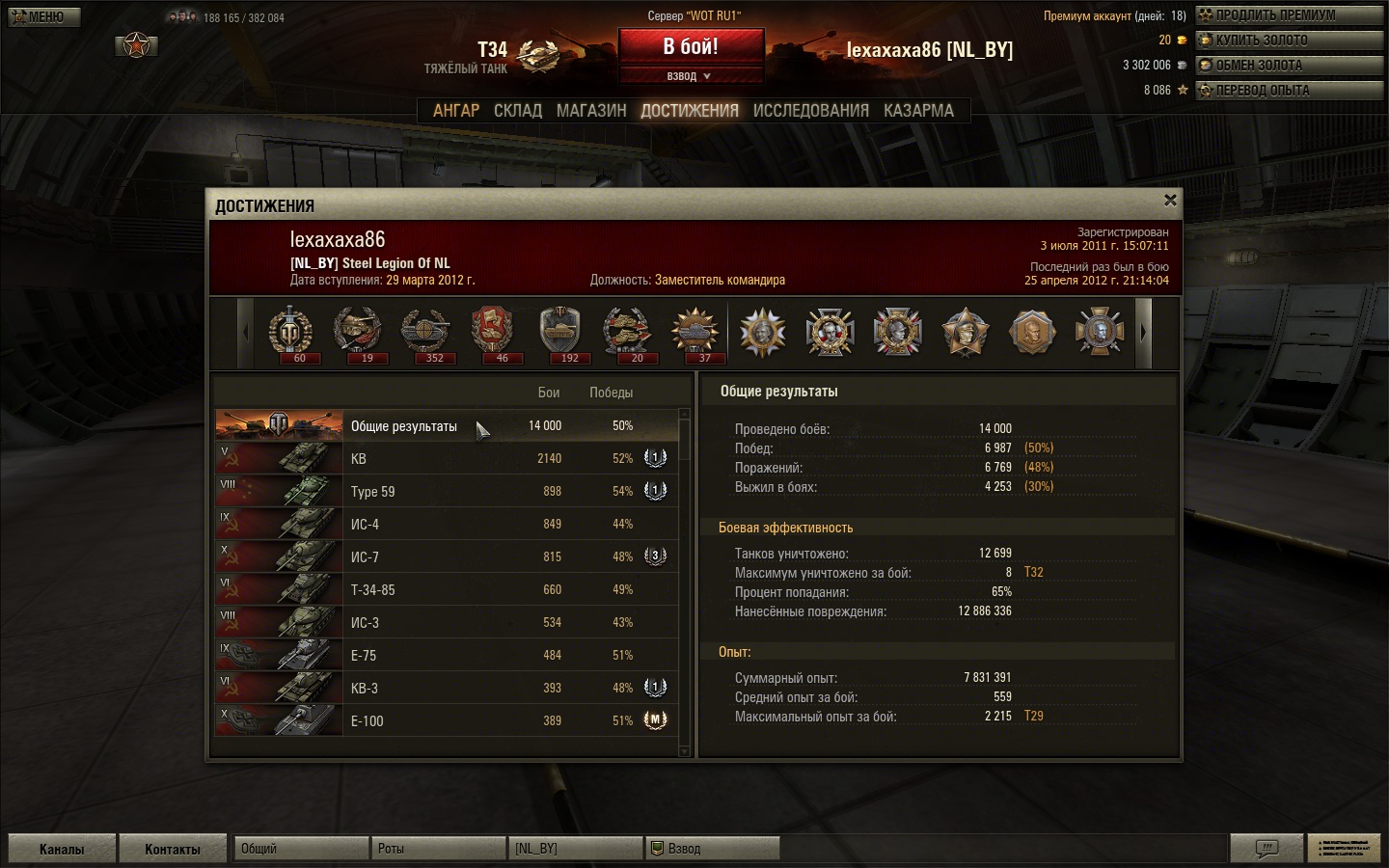Click КУПИТЬ ЗОЛОТО button

pos(1289,41)
